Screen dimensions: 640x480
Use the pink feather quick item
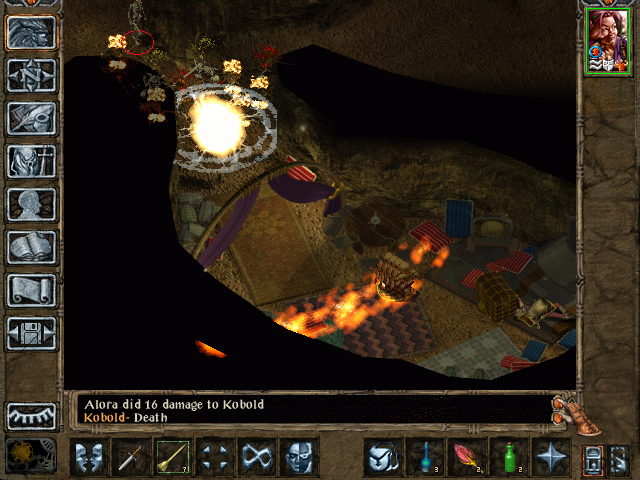(467, 458)
